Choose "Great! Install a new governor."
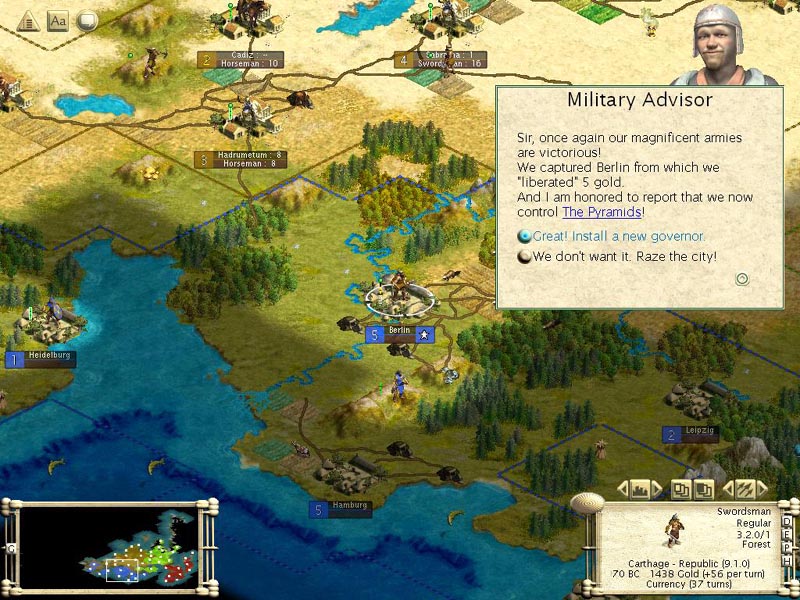 click(x=618, y=236)
